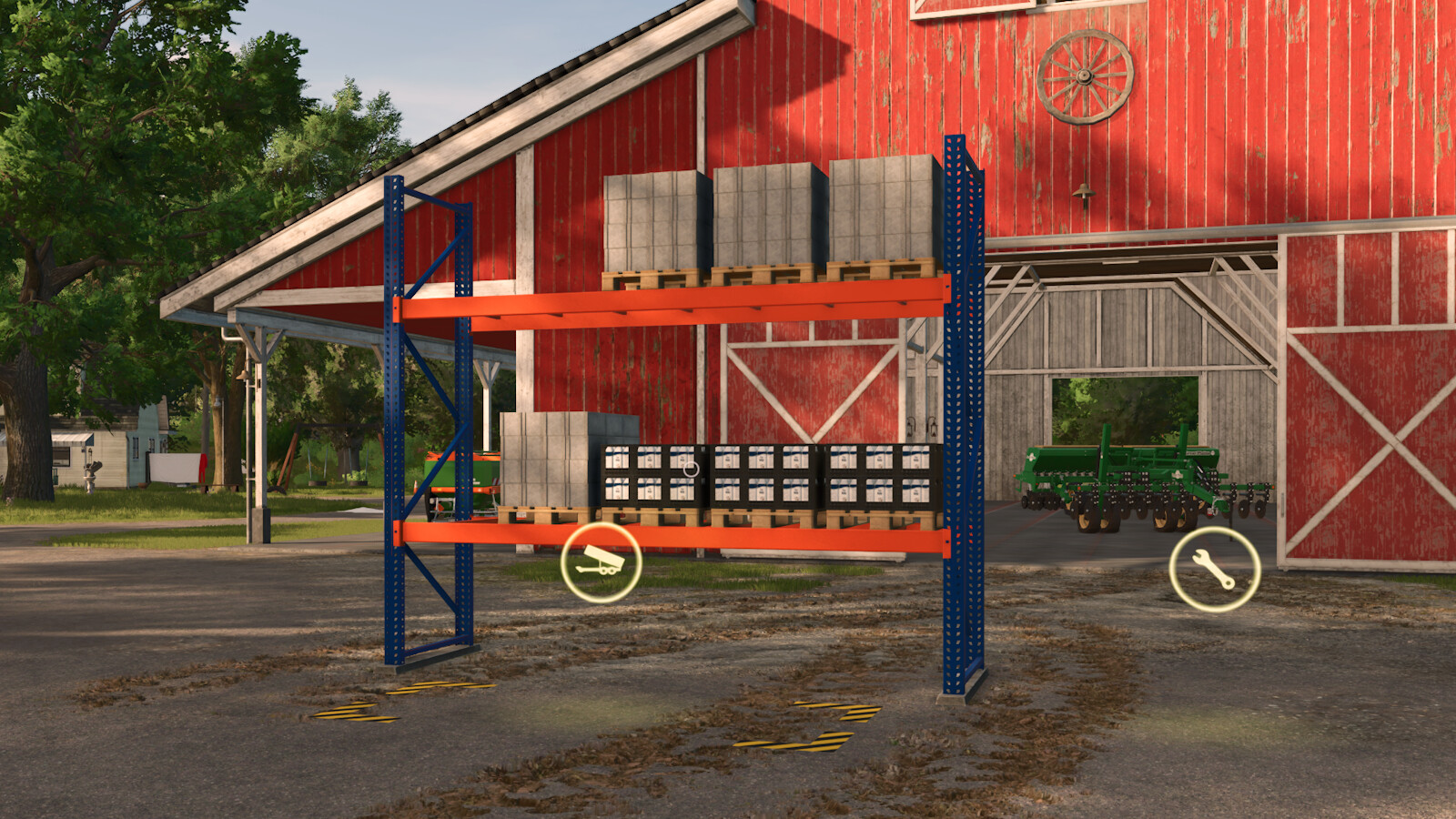The image size is (1456, 819).
Task: Select the maintenance wrench circle by the seeder
Action: tap(1215, 567)
